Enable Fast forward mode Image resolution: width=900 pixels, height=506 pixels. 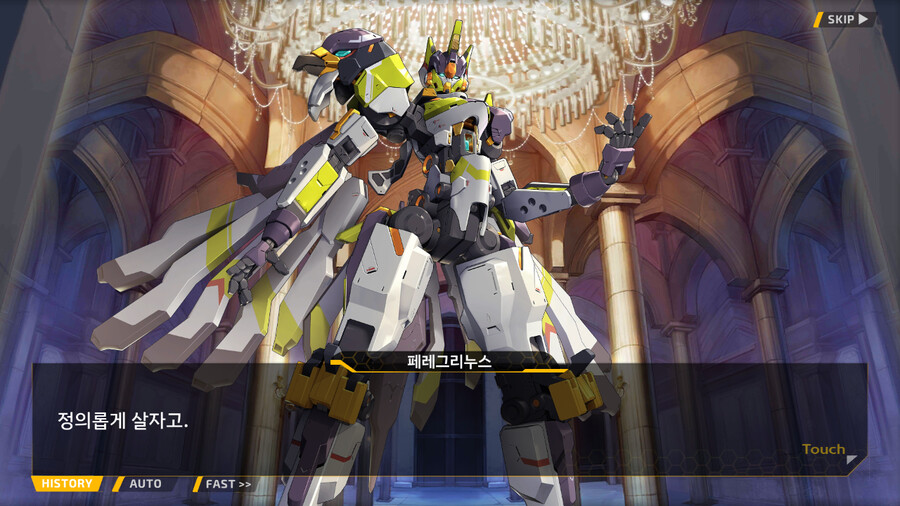[x=228, y=484]
